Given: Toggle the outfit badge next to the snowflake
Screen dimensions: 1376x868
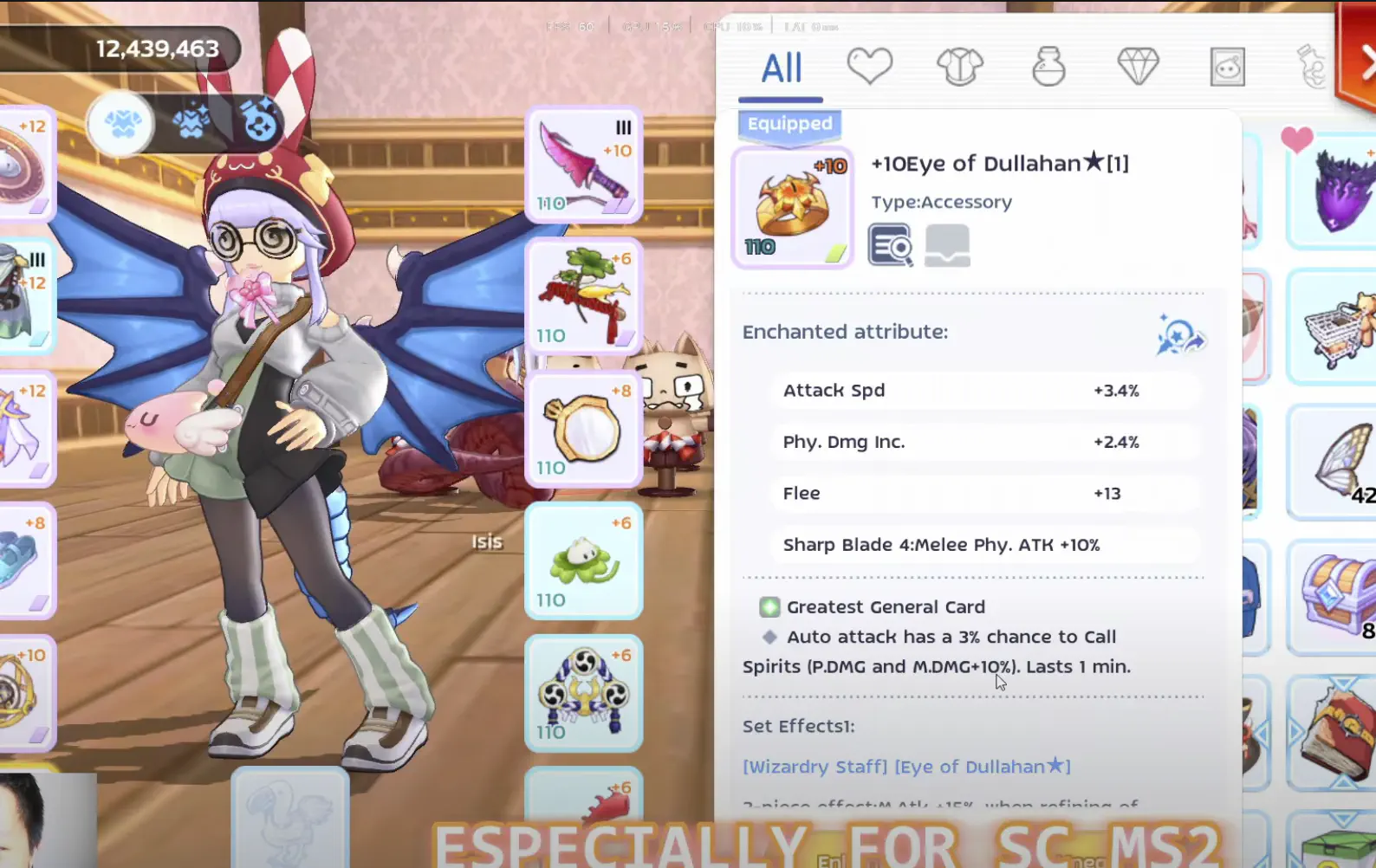Looking at the screenshot, I should pyautogui.click(x=191, y=124).
